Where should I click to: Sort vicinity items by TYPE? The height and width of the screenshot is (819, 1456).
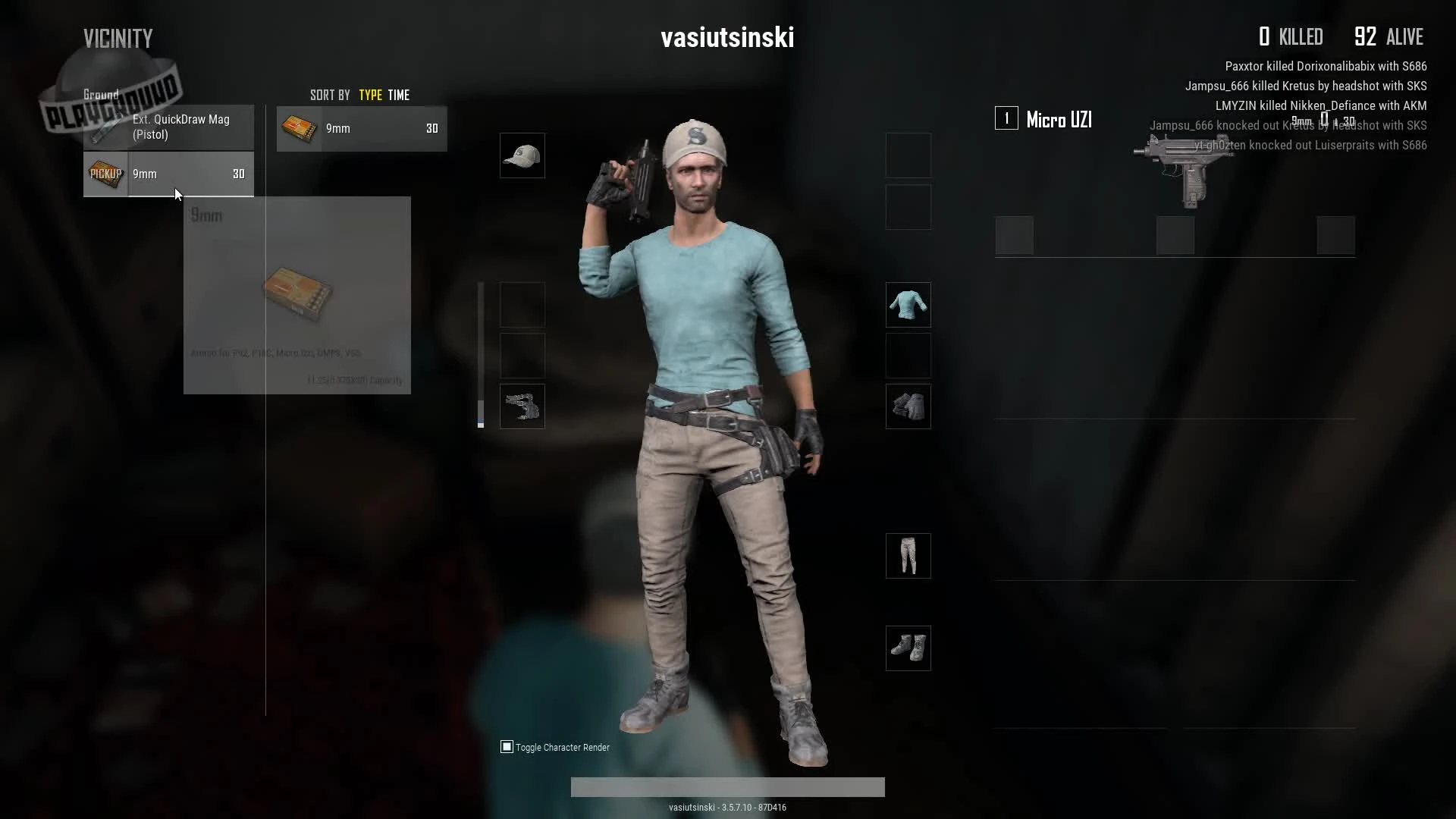click(370, 95)
